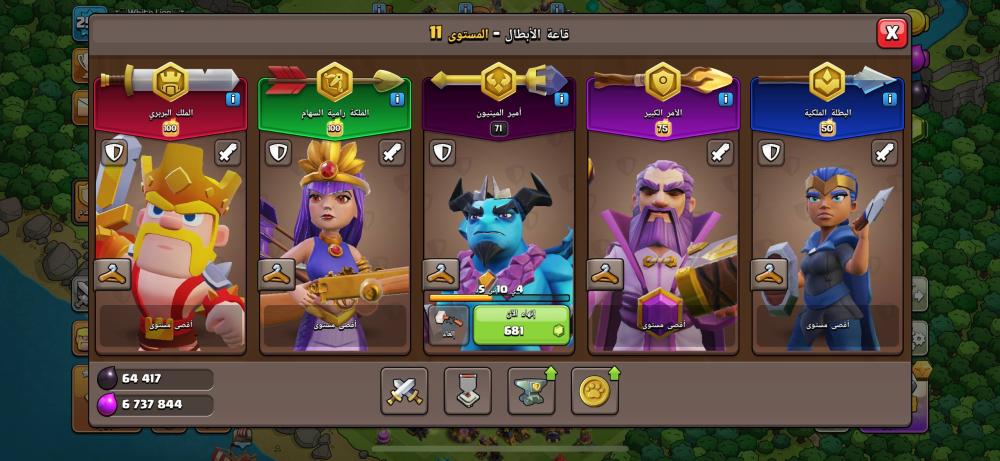
Task: View Minion Prince info
Action: [x=561, y=99]
